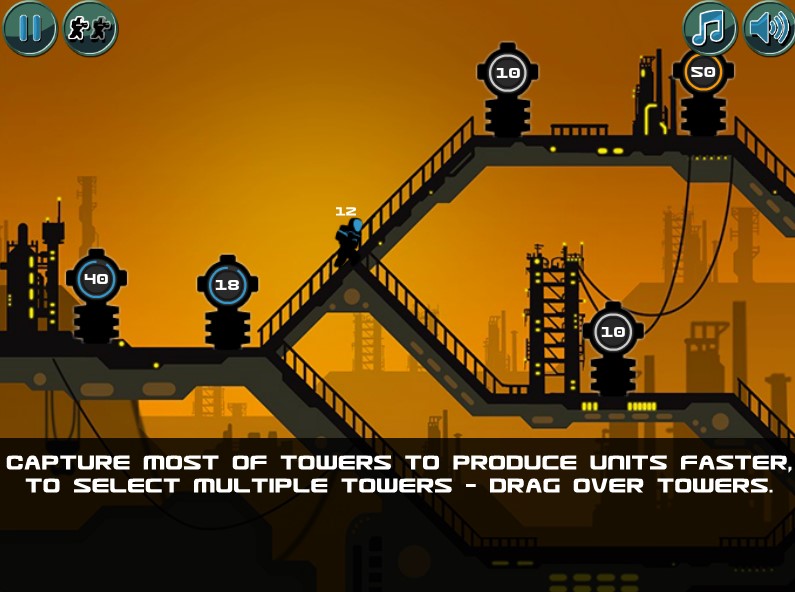The width and height of the screenshot is (795, 592).
Task: Select the blue tower with 18 units
Action: tap(228, 285)
